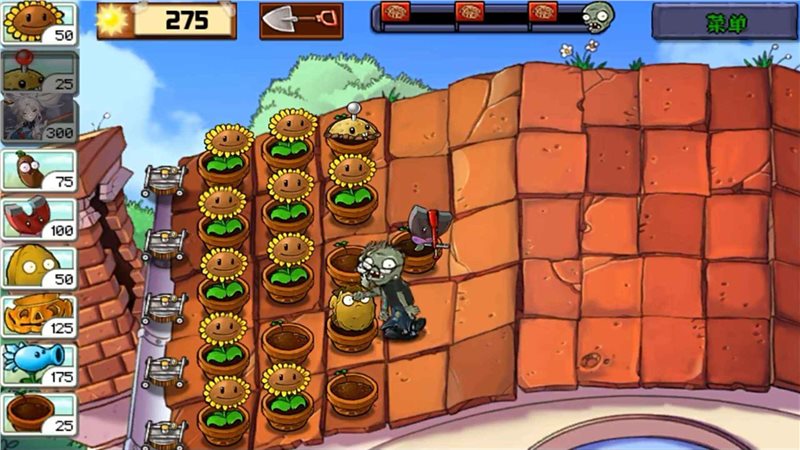Choose the Potato Mine seed packet

coord(38,70)
